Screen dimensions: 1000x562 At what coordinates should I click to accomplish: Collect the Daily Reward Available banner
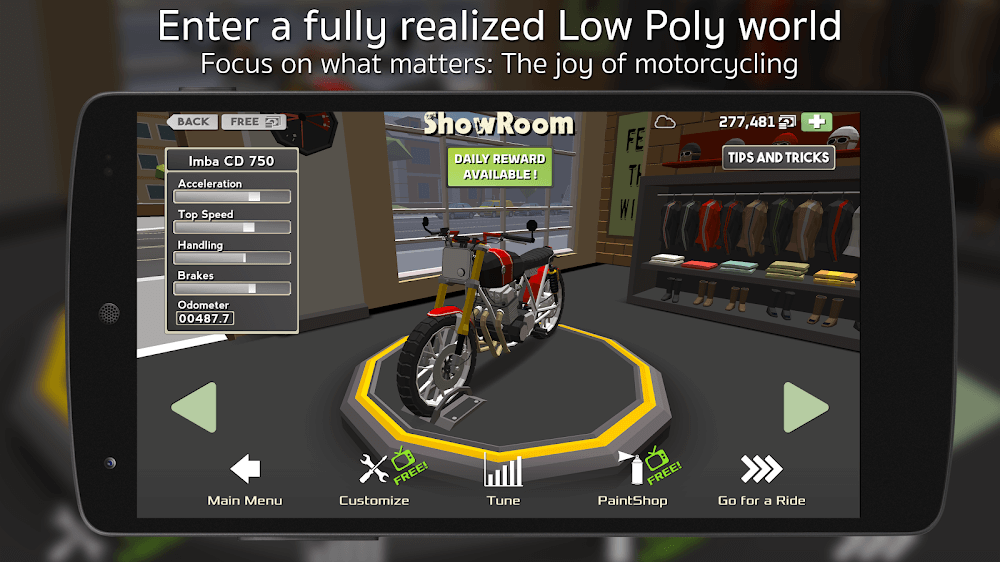coord(500,166)
